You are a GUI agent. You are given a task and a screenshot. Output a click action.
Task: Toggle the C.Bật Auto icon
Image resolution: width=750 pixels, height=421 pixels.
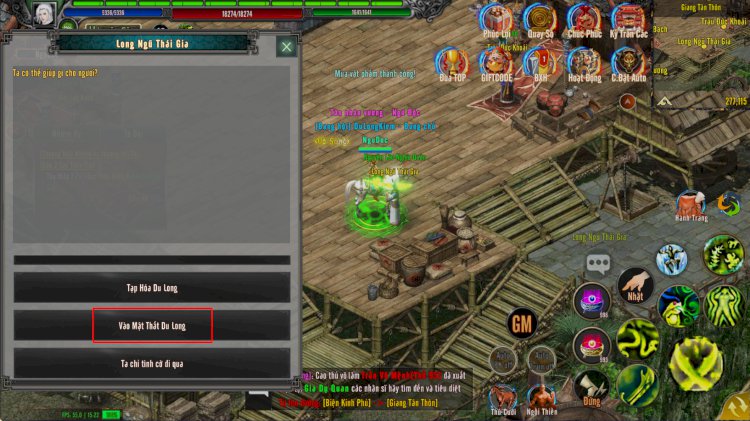[x=629, y=64]
